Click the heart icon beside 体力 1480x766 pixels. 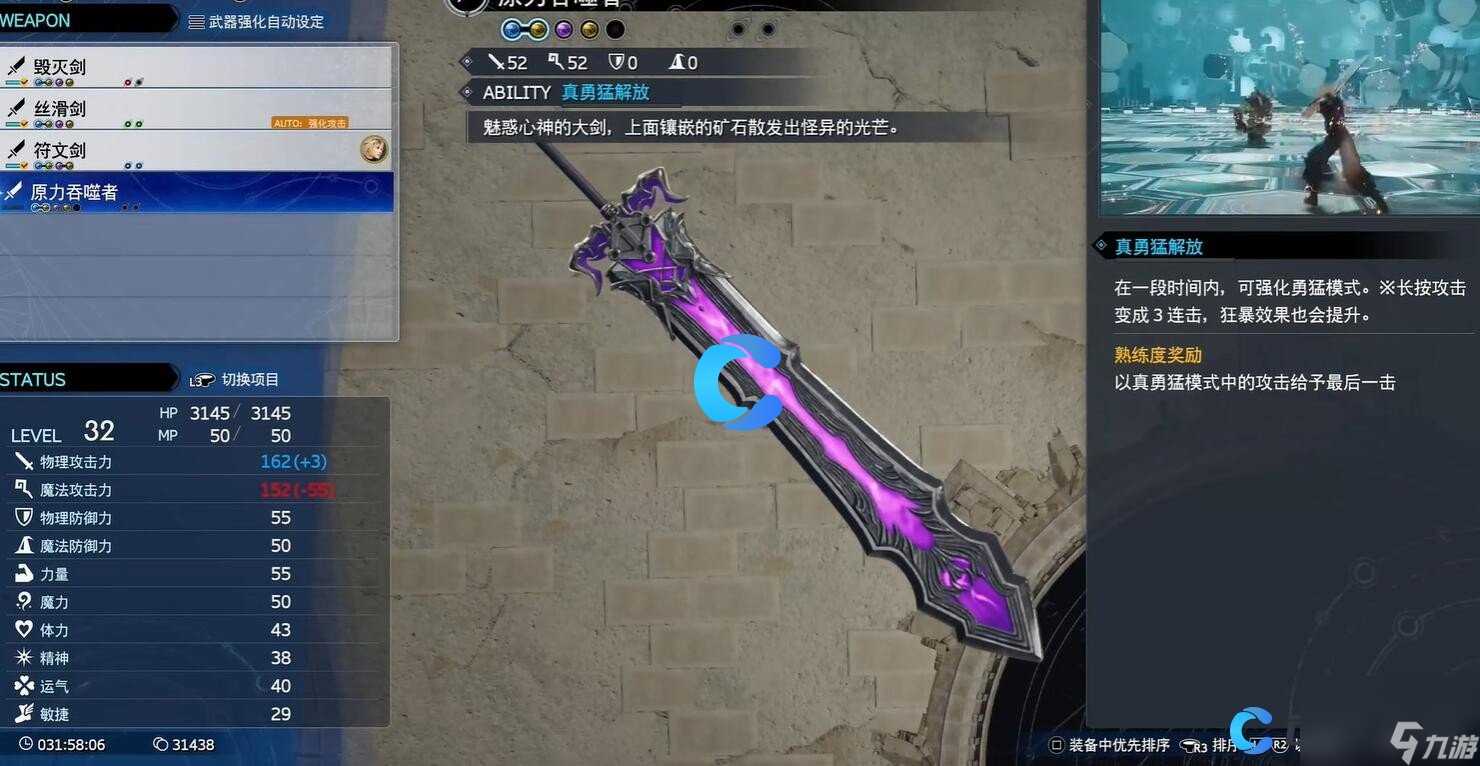click(x=25, y=630)
